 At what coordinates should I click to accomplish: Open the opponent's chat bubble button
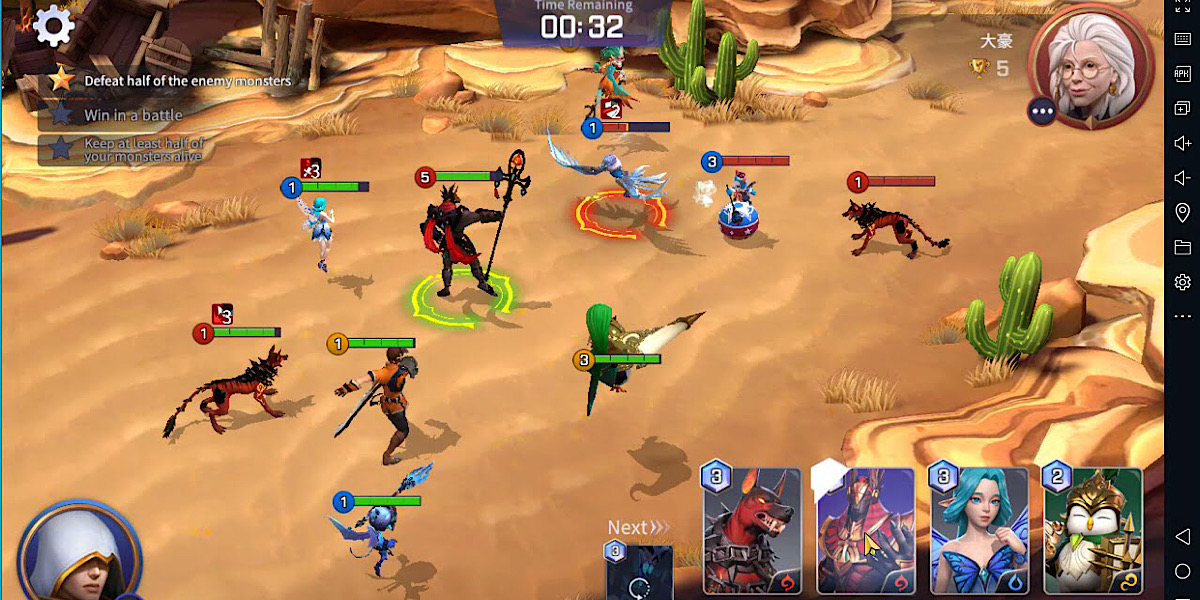point(1042,111)
